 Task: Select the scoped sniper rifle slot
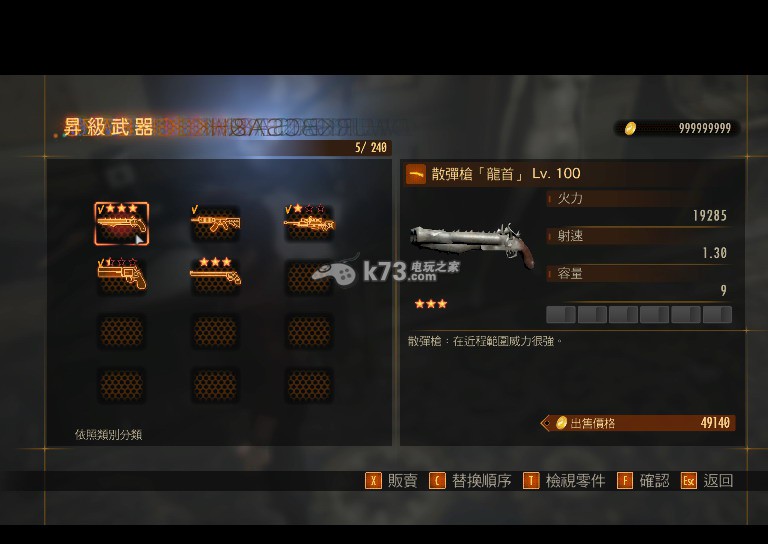click(309, 223)
